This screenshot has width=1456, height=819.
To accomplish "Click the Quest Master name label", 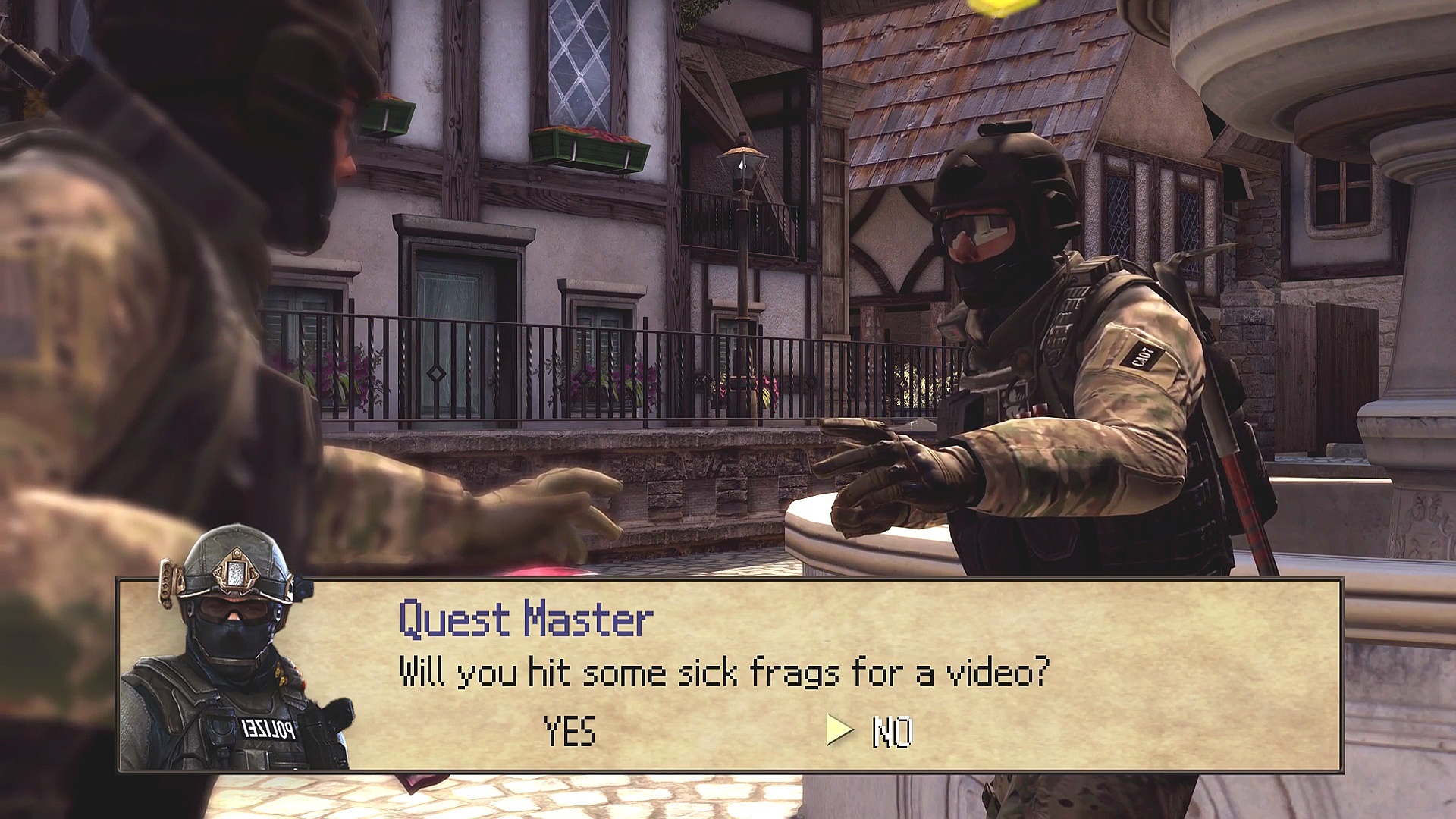I will (525, 620).
